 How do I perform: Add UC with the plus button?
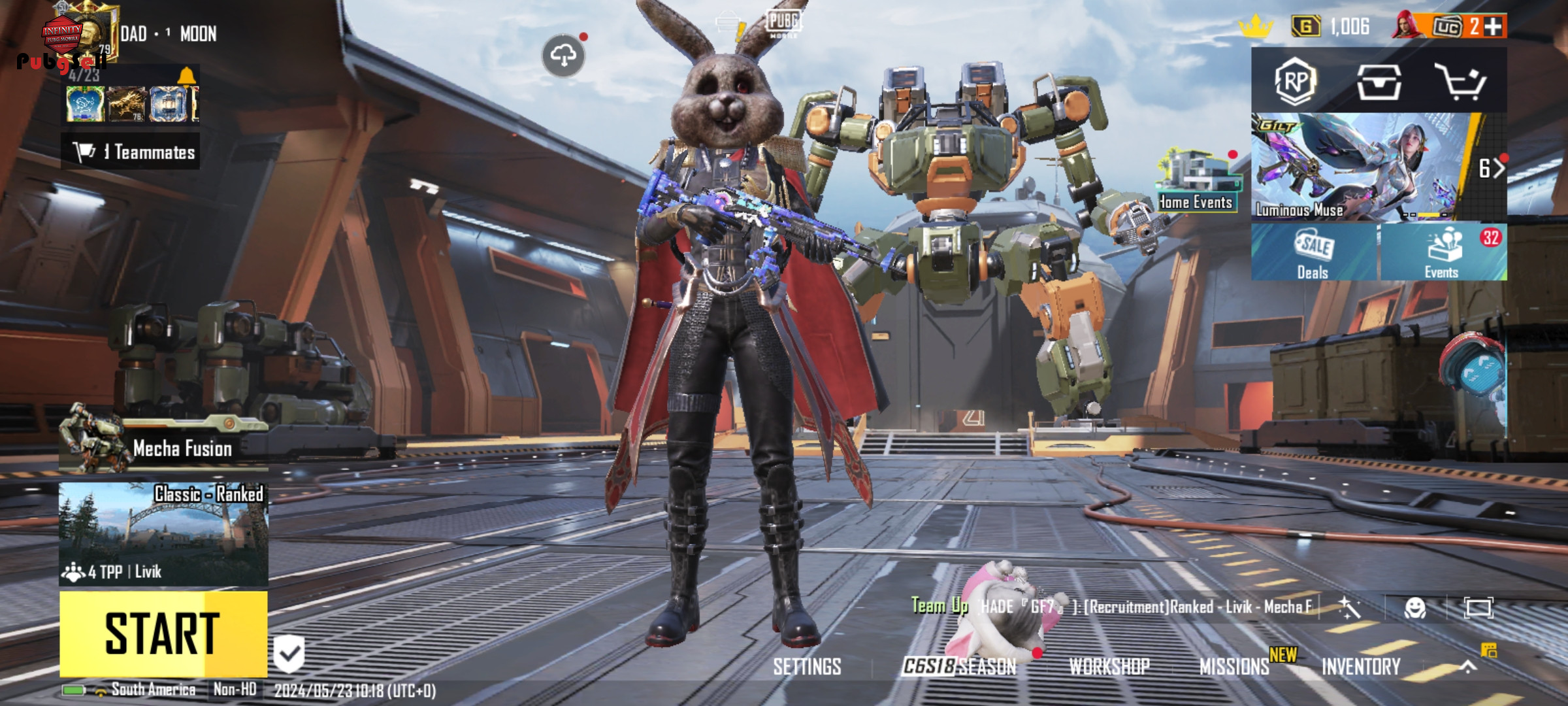[1493, 26]
